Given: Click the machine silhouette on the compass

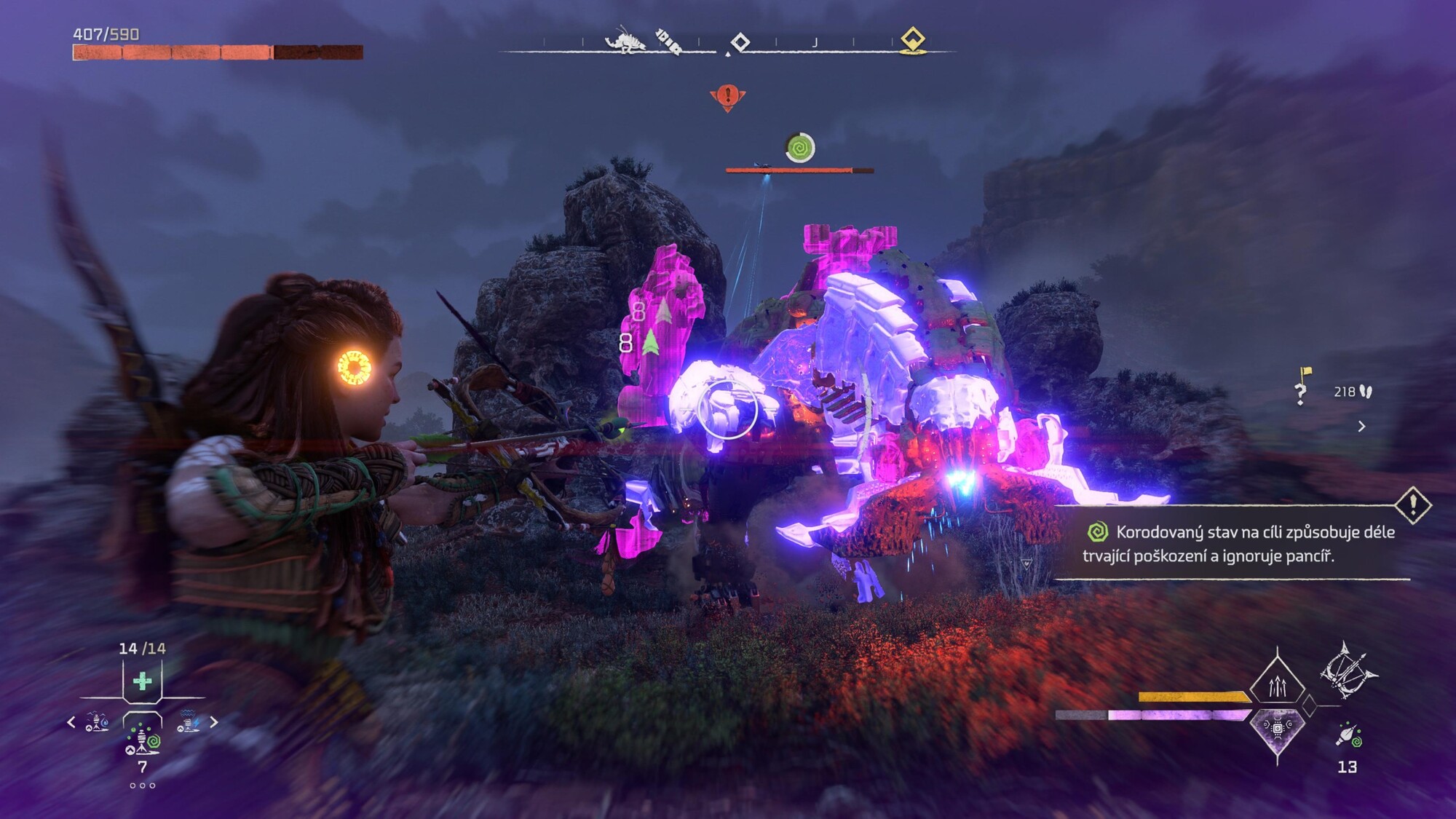Looking at the screenshot, I should tap(625, 41).
